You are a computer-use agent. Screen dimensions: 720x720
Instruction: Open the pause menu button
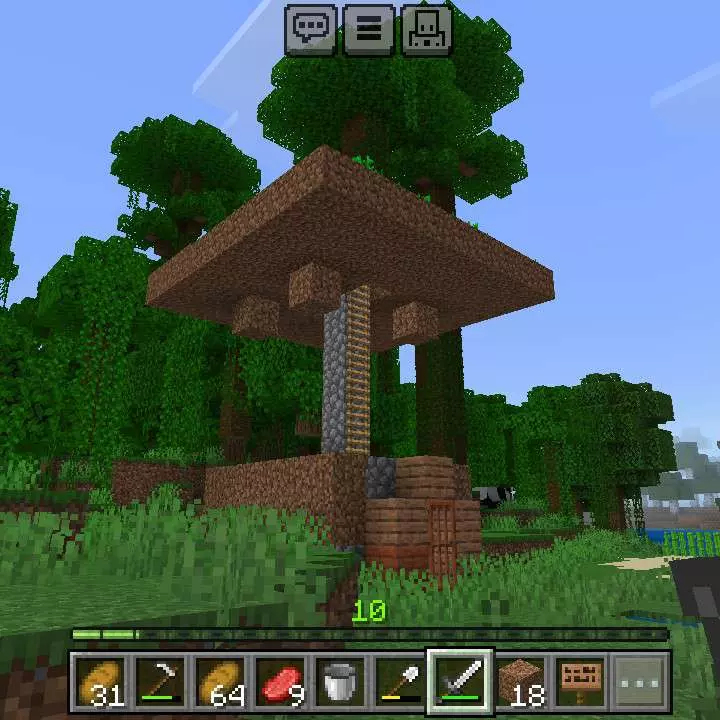(x=369, y=29)
